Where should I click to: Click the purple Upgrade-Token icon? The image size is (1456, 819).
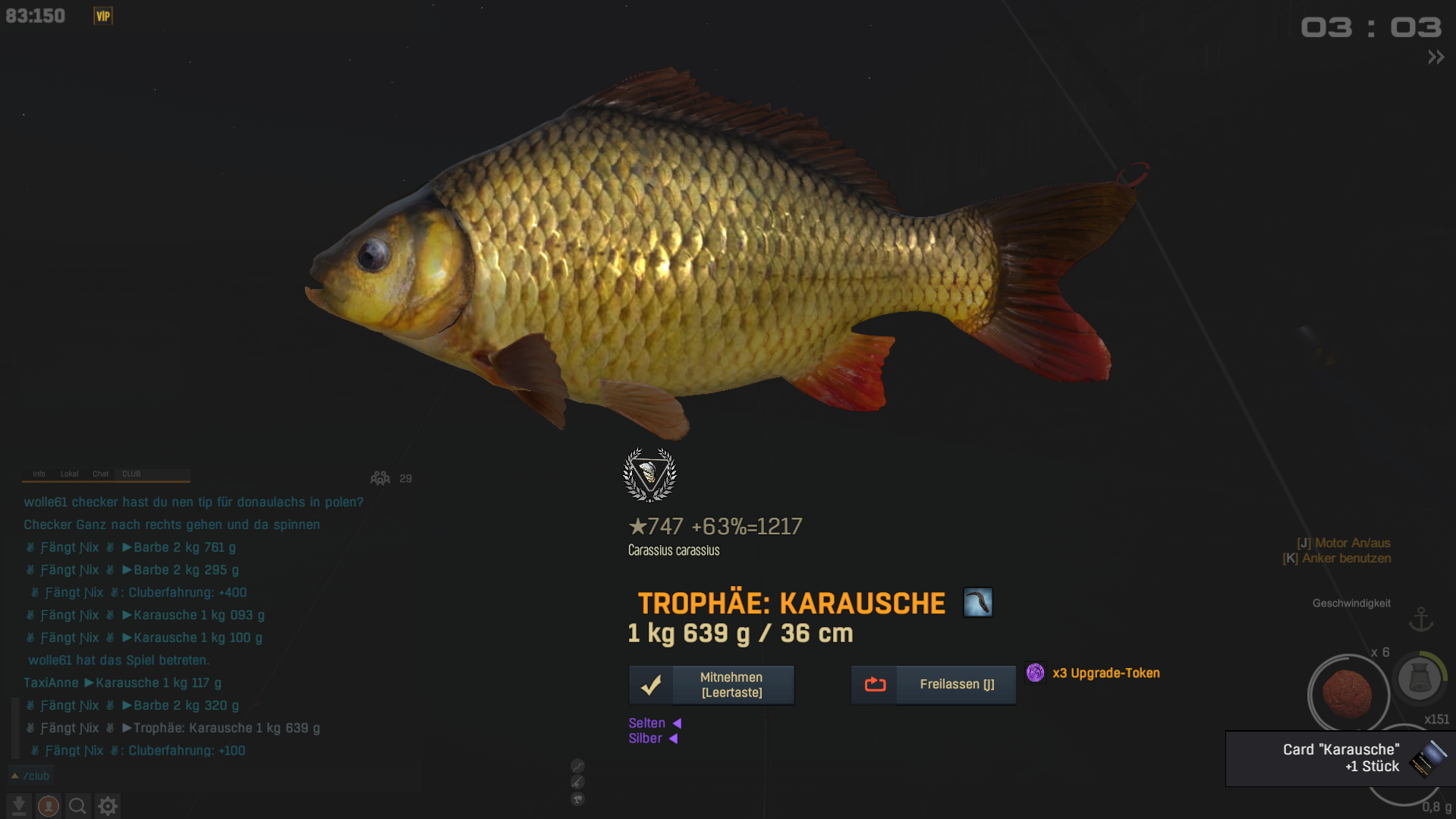(x=1035, y=673)
